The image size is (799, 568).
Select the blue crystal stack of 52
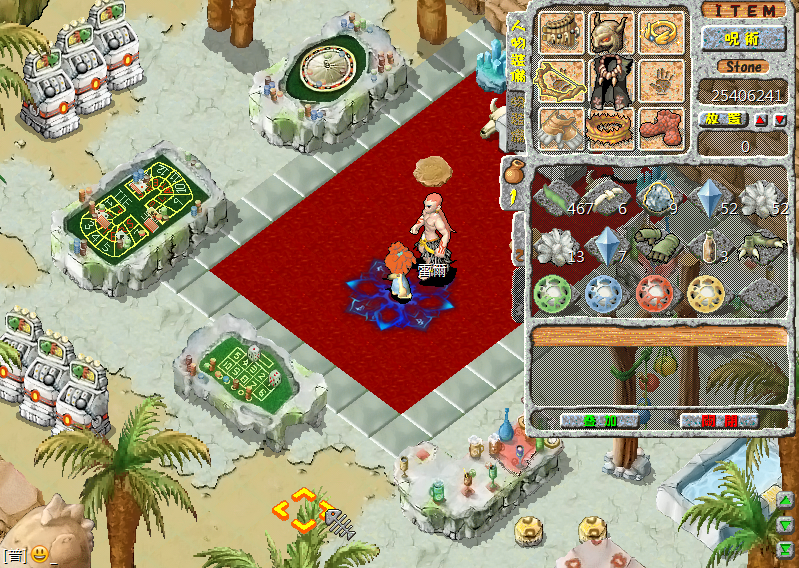click(x=711, y=196)
